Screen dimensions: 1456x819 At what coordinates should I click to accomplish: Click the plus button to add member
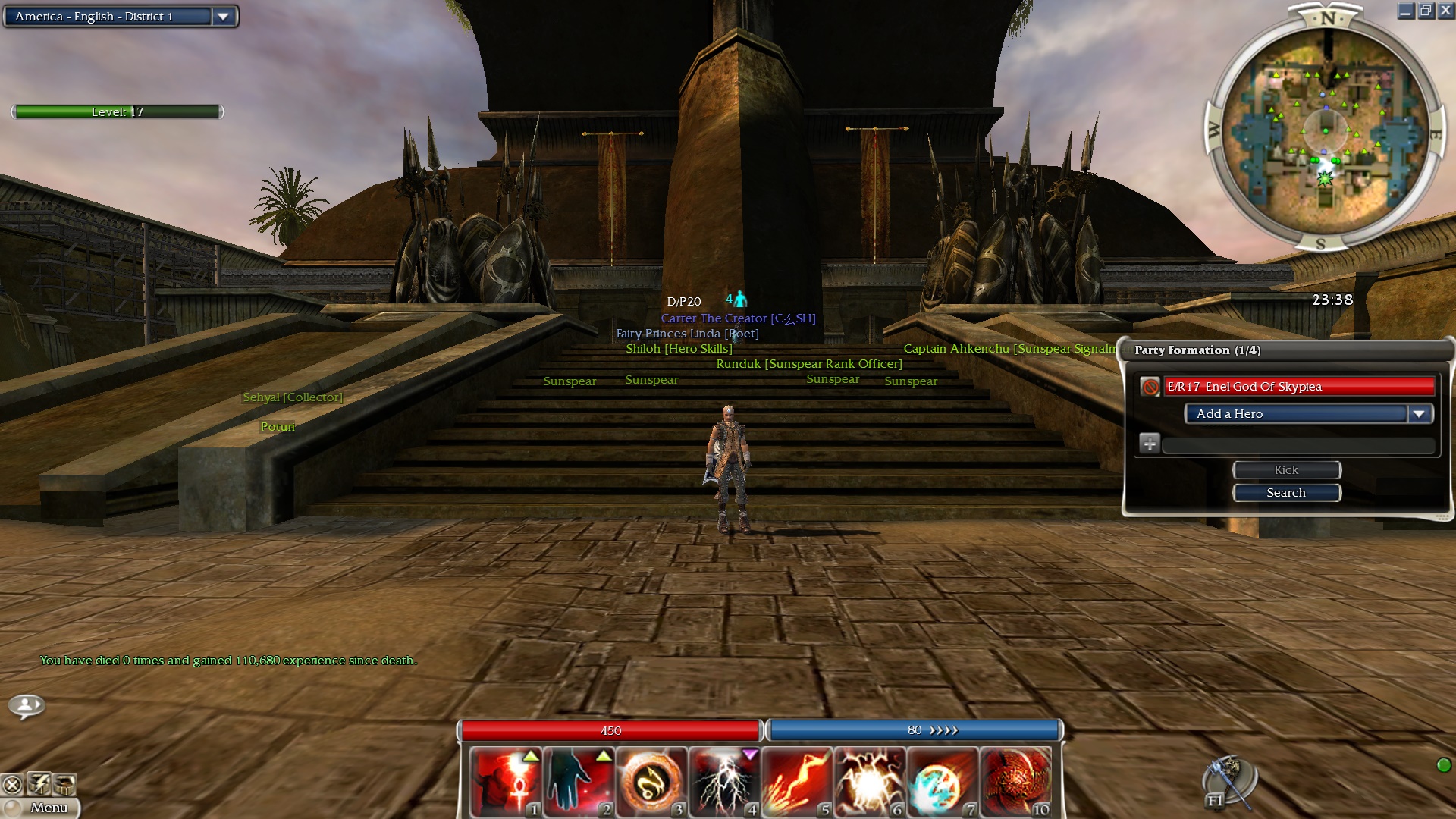(1149, 444)
